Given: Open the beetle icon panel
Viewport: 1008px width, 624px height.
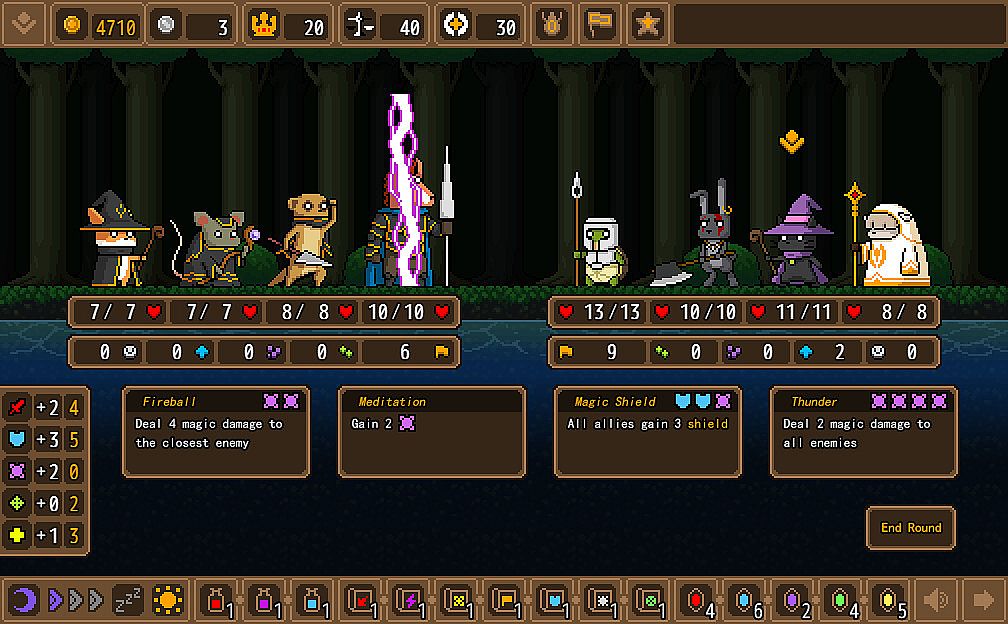Looking at the screenshot, I should (x=551, y=25).
